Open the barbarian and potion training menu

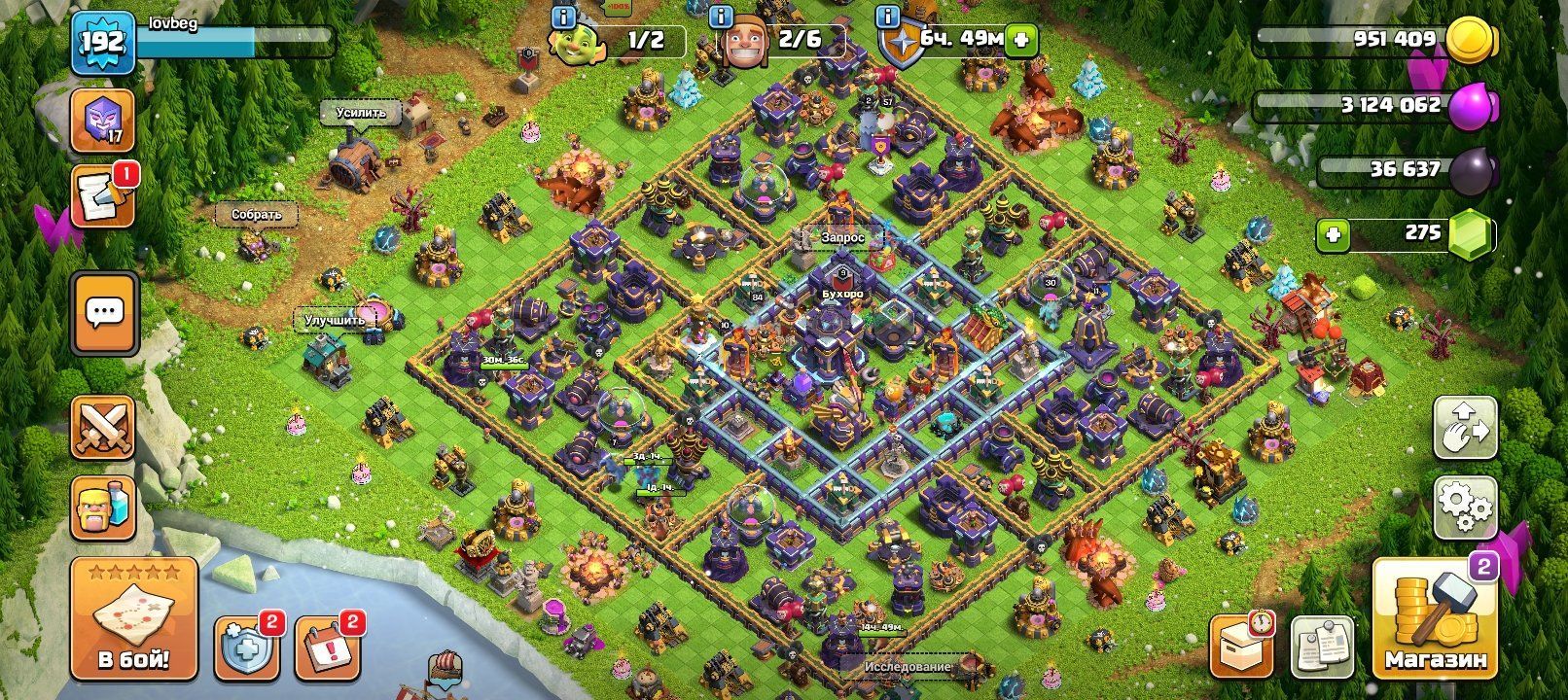point(102,507)
